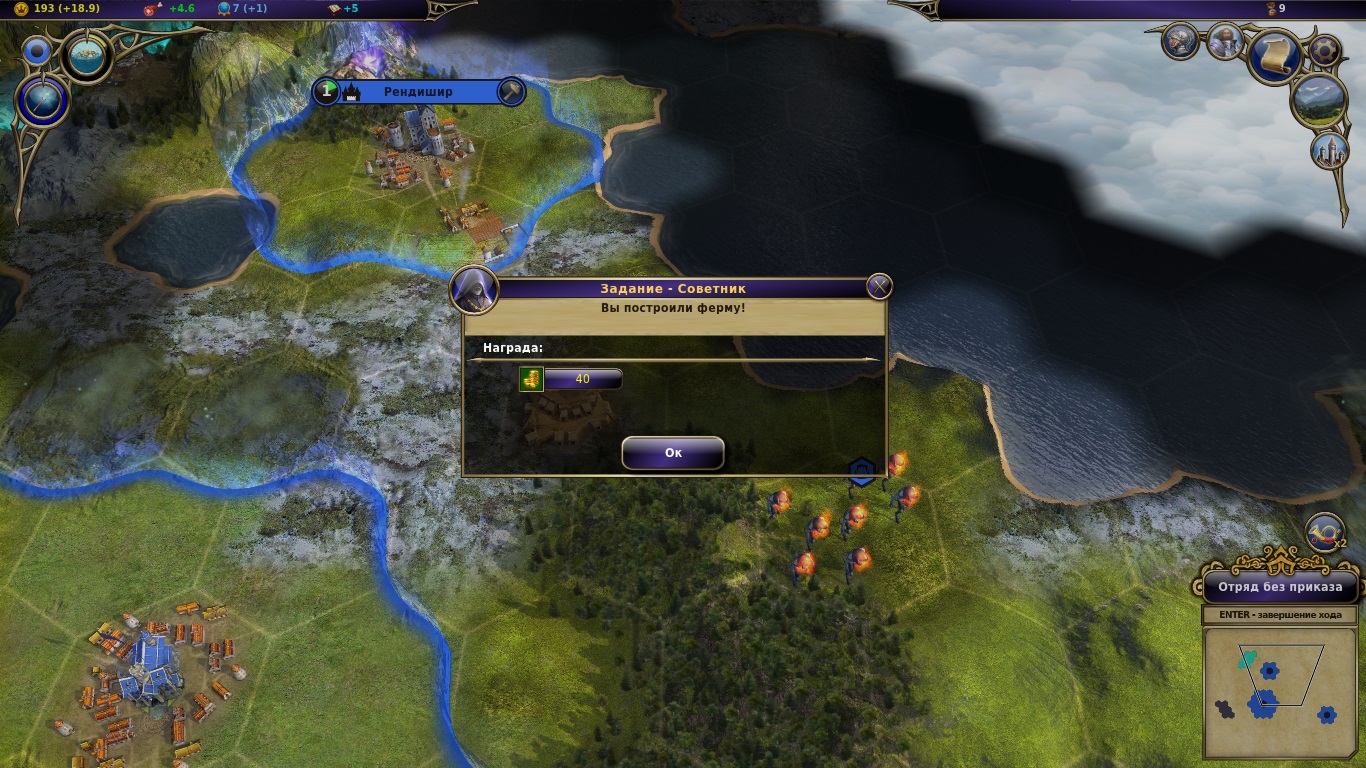Open Рендишир's hammer production button
Image resolution: width=1366 pixels, height=768 pixels.
tap(511, 92)
